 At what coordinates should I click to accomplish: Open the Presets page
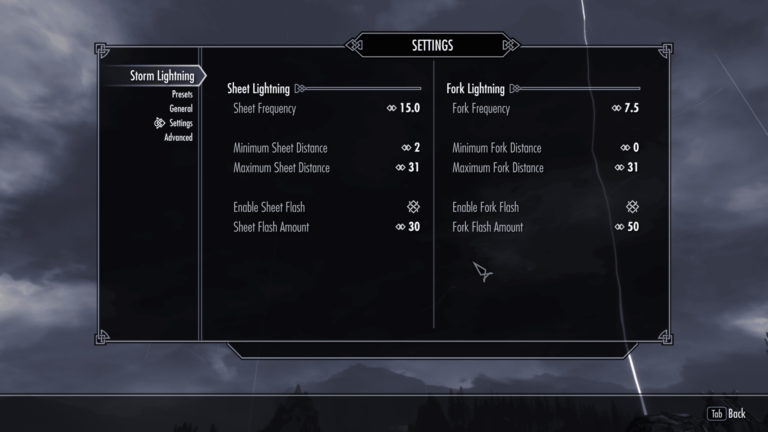[x=181, y=94]
